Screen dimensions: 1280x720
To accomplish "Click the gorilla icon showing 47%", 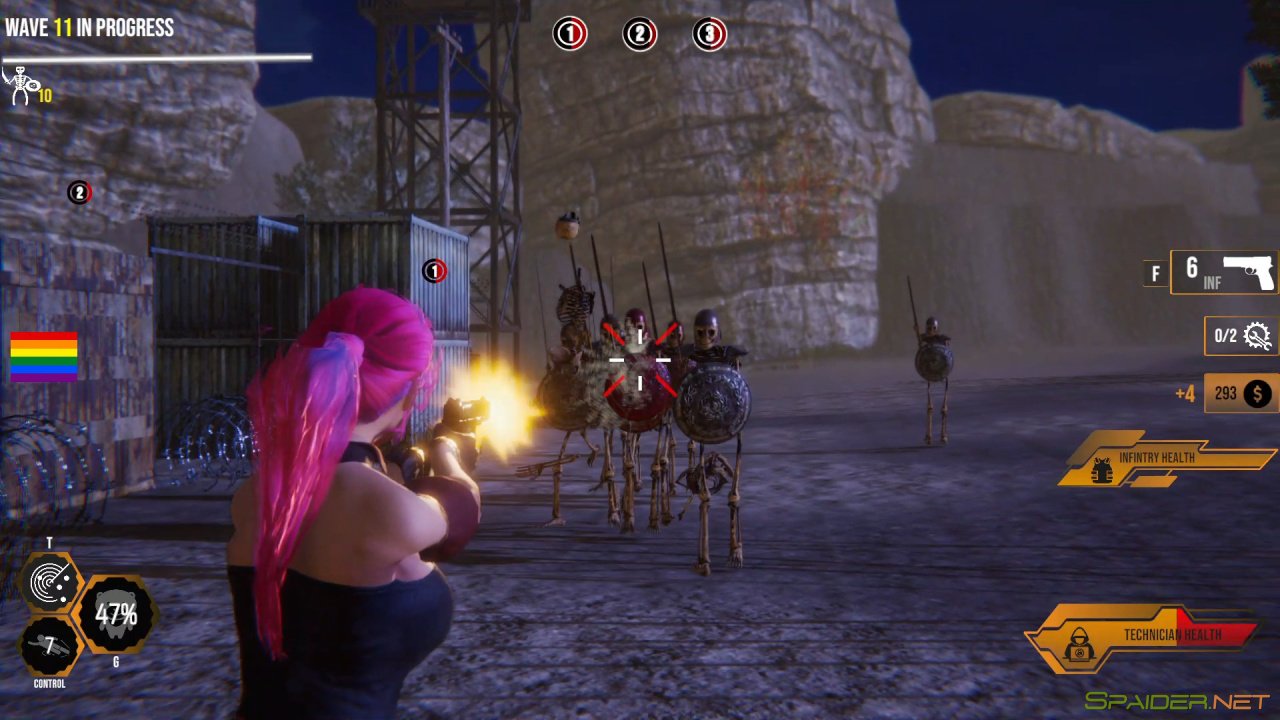I will (x=119, y=614).
